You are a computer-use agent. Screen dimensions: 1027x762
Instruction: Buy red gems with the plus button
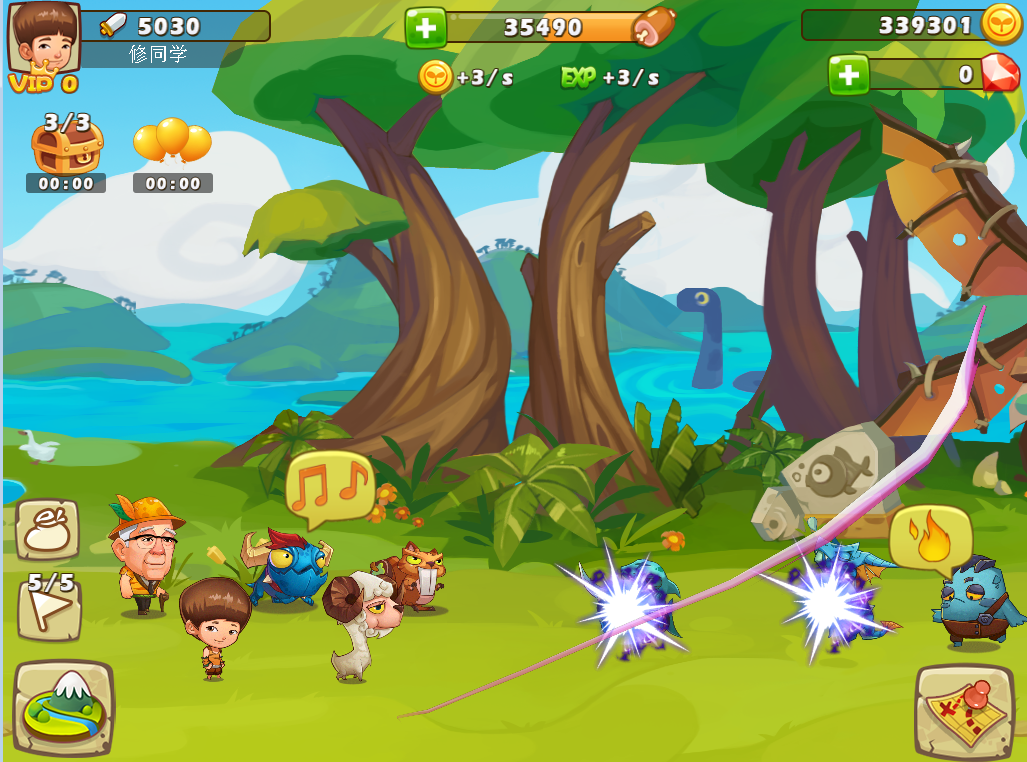848,75
